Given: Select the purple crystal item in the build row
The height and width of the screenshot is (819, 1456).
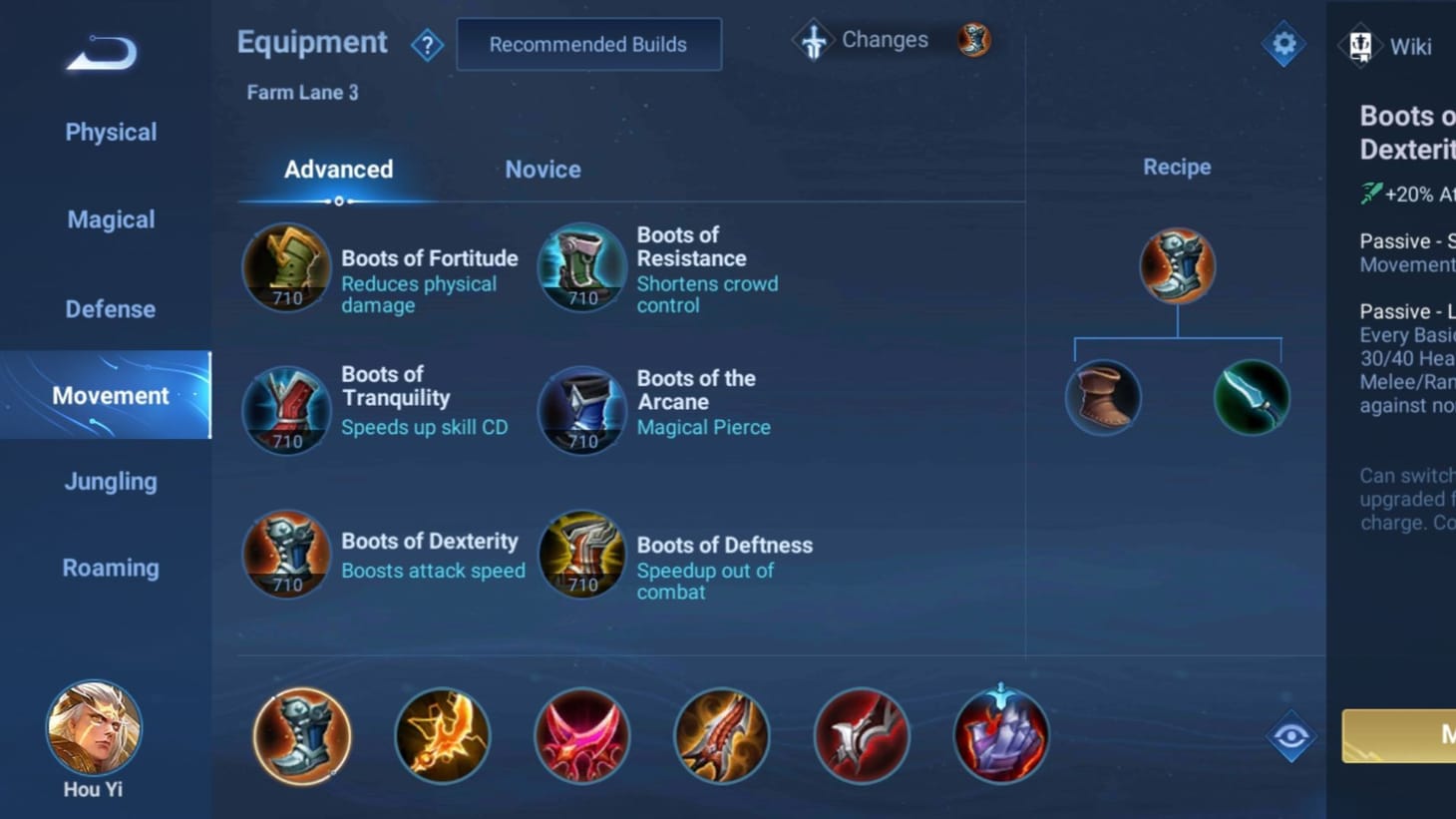Looking at the screenshot, I should (1001, 736).
